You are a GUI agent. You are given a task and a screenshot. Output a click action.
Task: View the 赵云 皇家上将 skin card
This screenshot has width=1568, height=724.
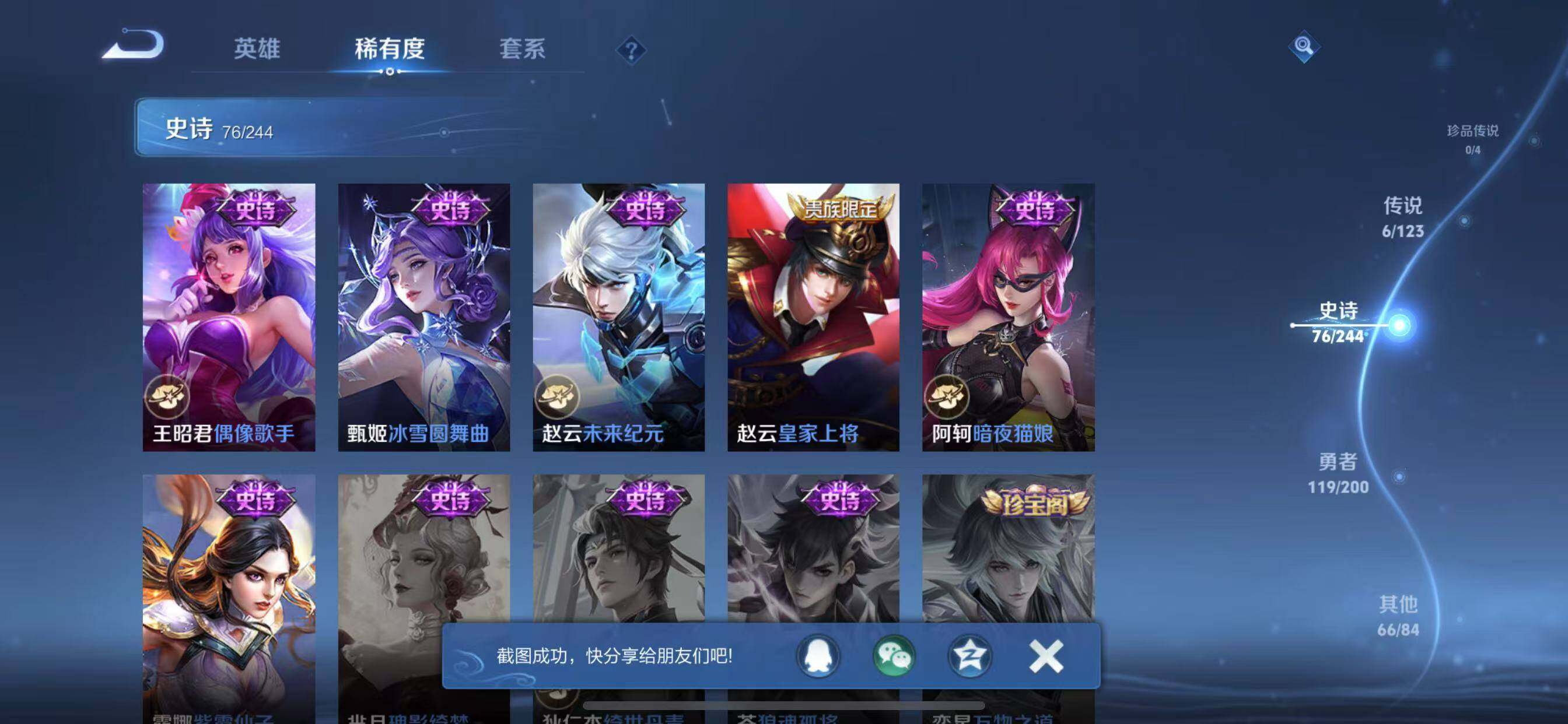[x=813, y=317]
